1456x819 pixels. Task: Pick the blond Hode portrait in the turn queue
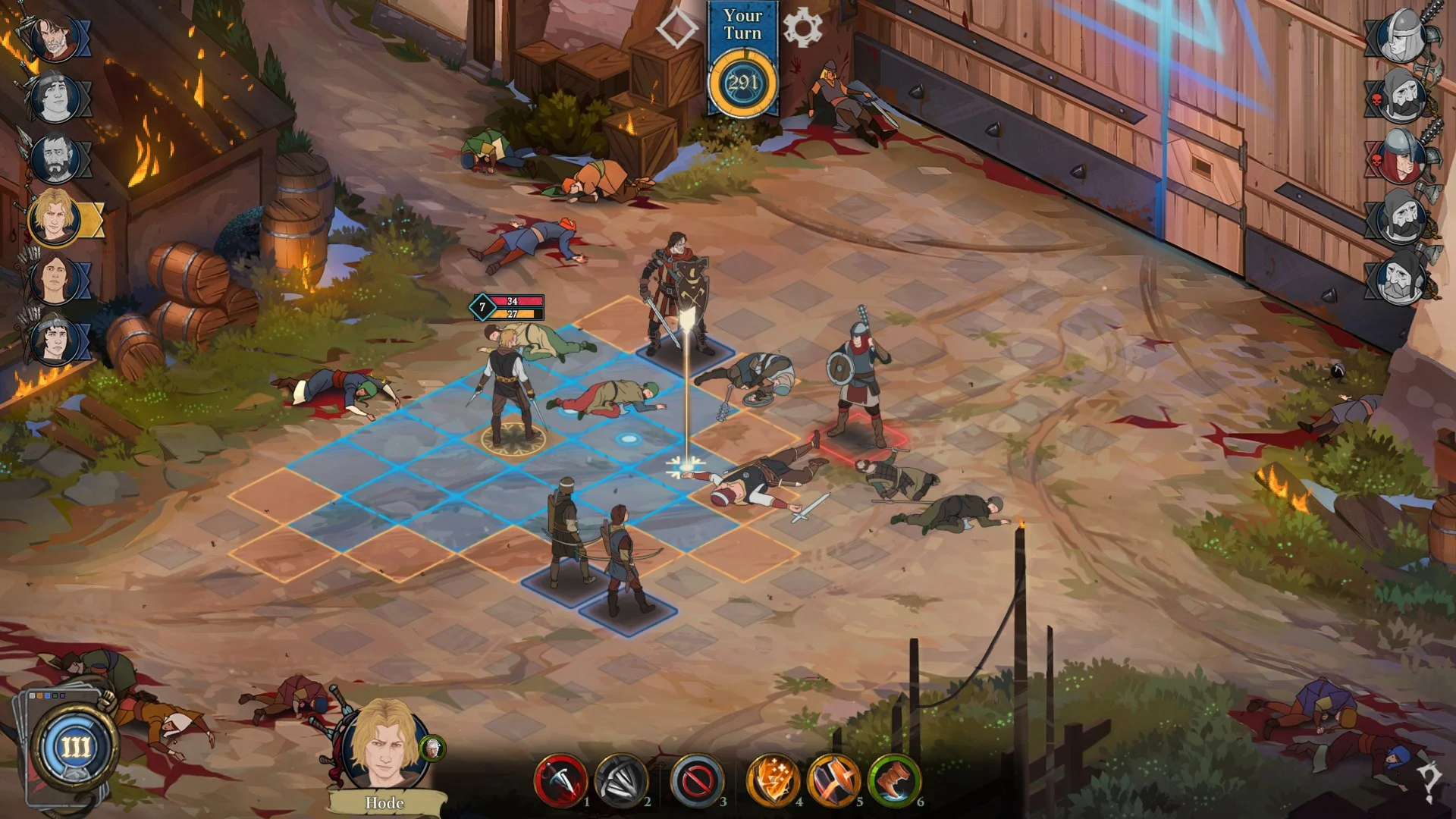point(55,218)
